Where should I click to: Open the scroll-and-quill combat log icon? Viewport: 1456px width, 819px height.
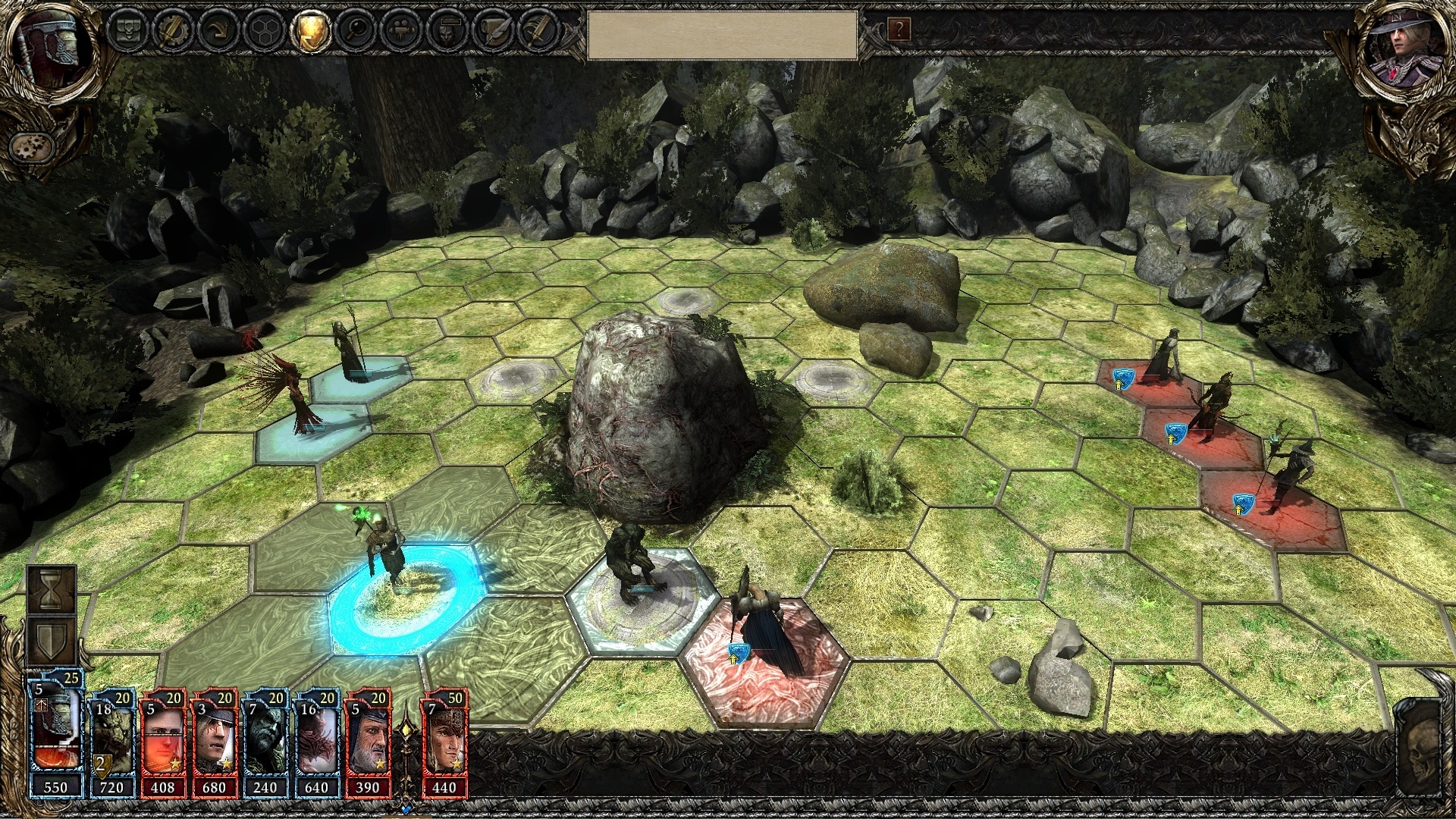493,32
